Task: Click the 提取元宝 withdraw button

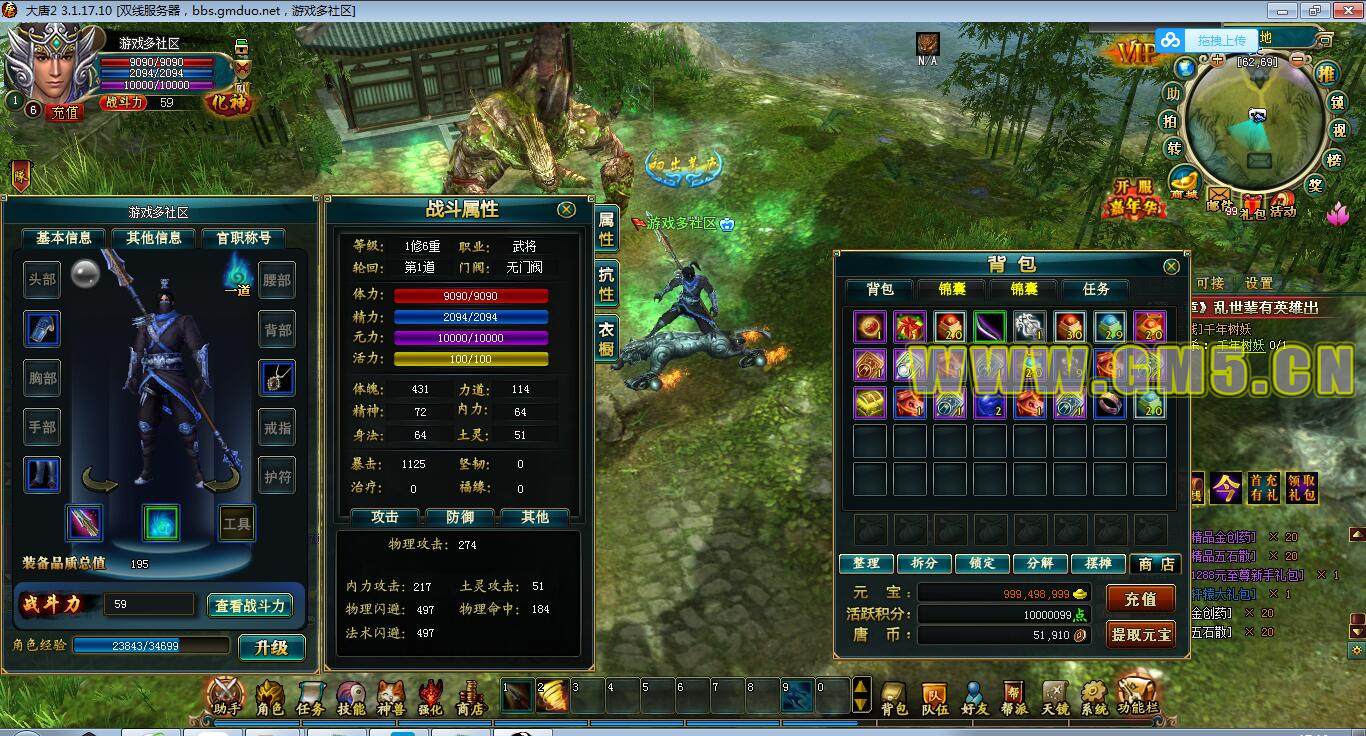Action: pyautogui.click(x=1140, y=634)
